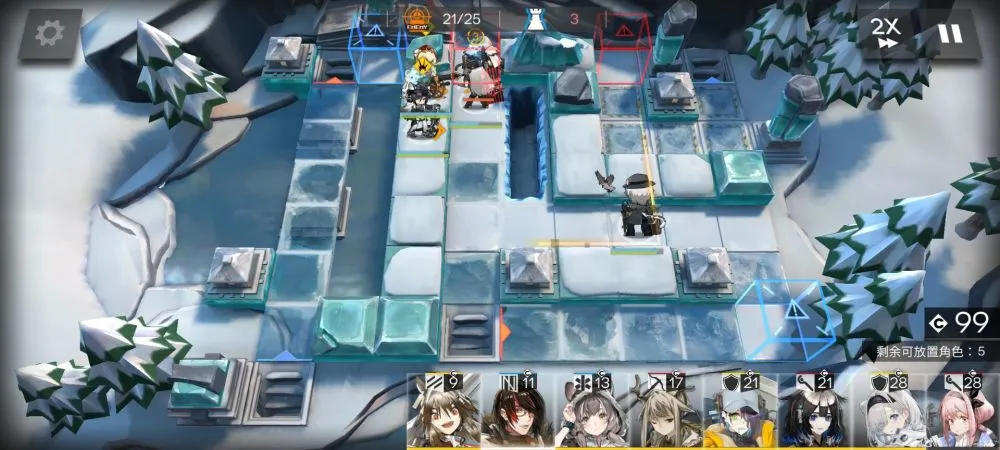Select the pink-haired cost 28 operator card

tap(962, 412)
